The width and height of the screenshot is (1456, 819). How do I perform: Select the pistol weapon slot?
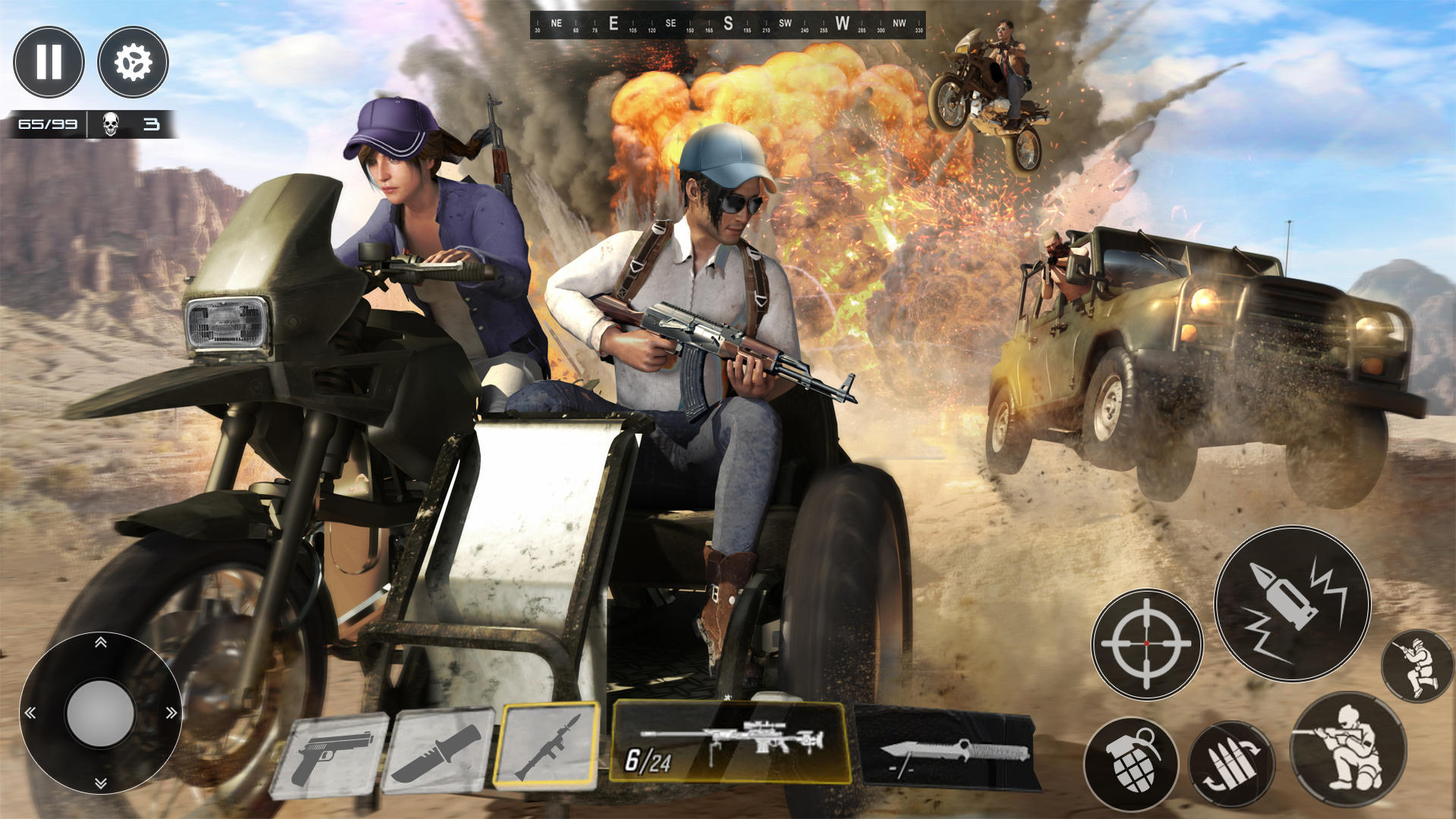[x=331, y=756]
